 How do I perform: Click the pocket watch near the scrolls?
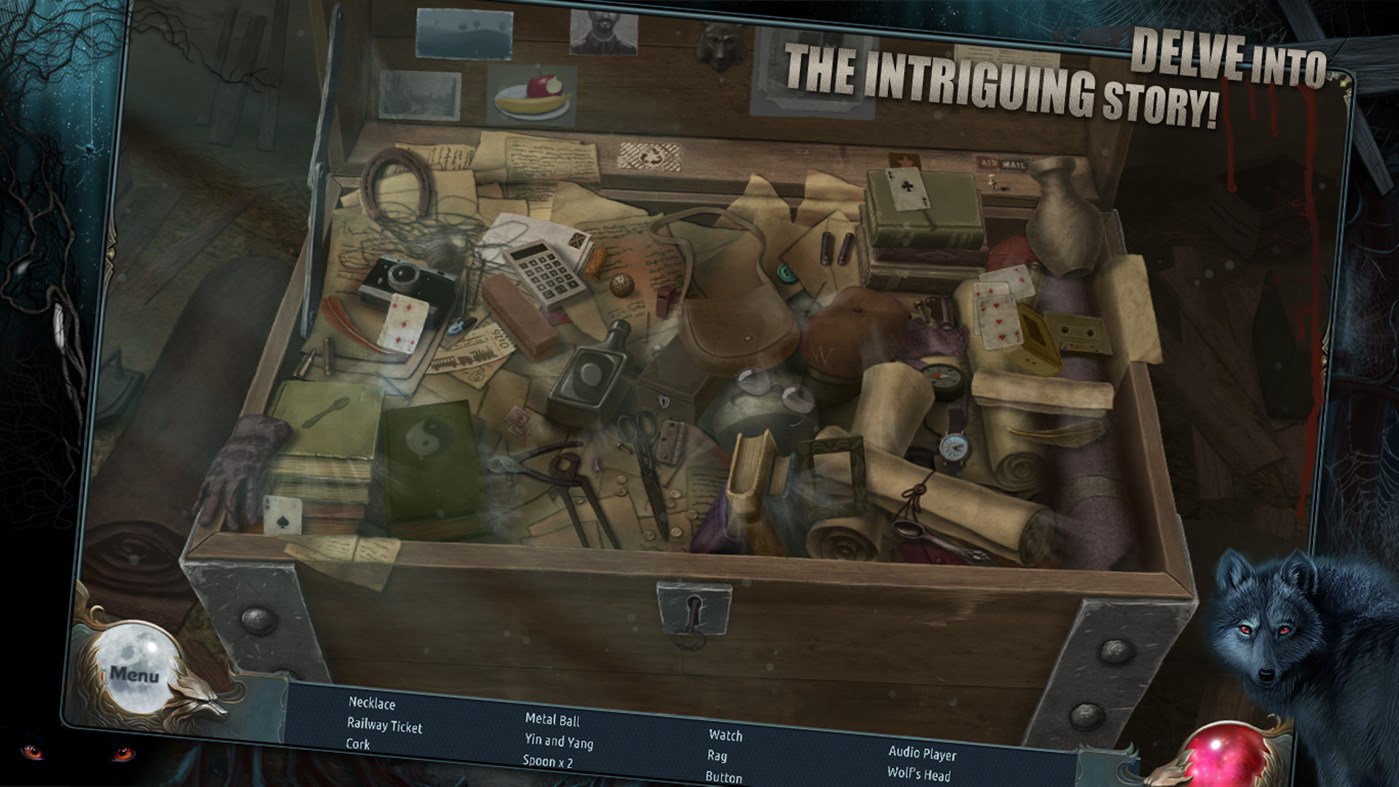955,449
